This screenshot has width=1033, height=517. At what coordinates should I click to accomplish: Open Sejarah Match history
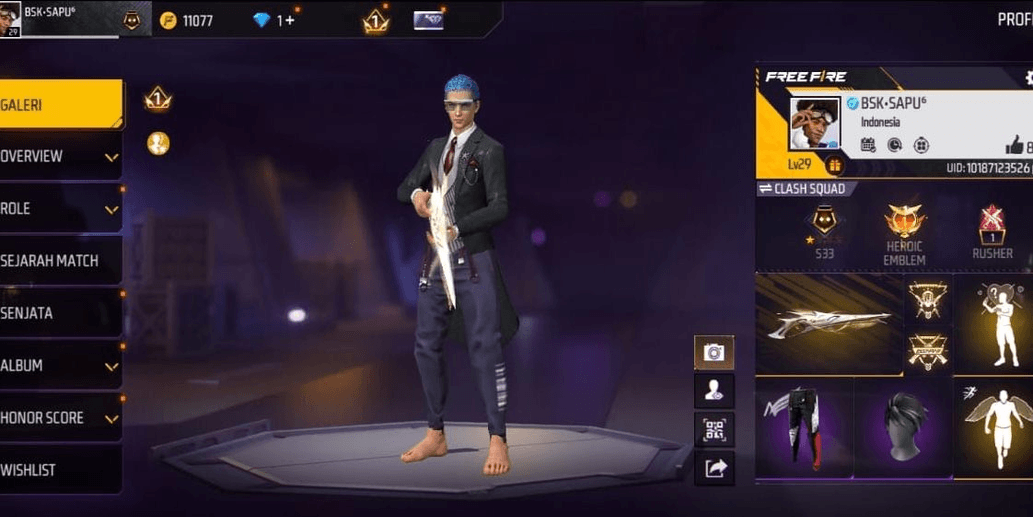tap(58, 261)
